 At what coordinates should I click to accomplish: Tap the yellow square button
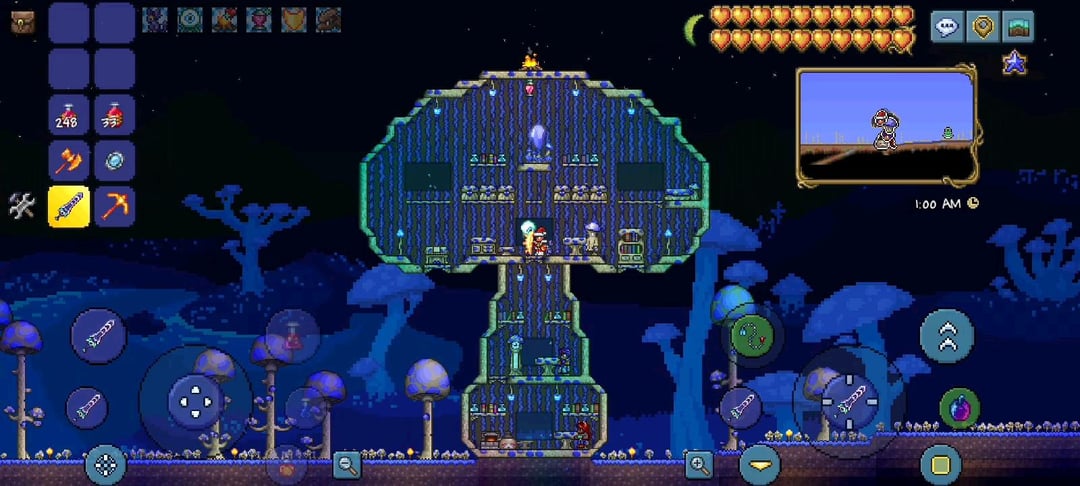point(940,464)
